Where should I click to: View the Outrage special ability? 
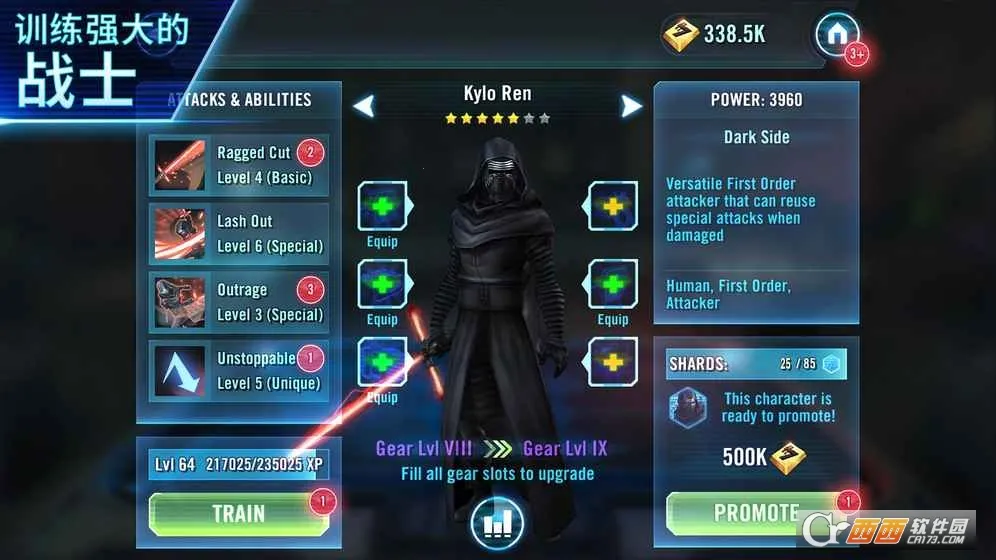click(239, 302)
